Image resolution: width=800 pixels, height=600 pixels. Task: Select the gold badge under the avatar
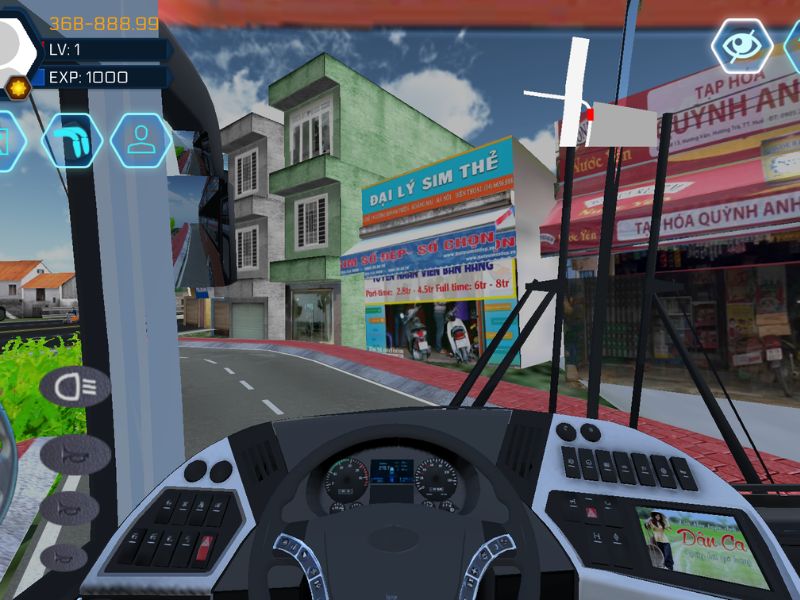[16, 88]
